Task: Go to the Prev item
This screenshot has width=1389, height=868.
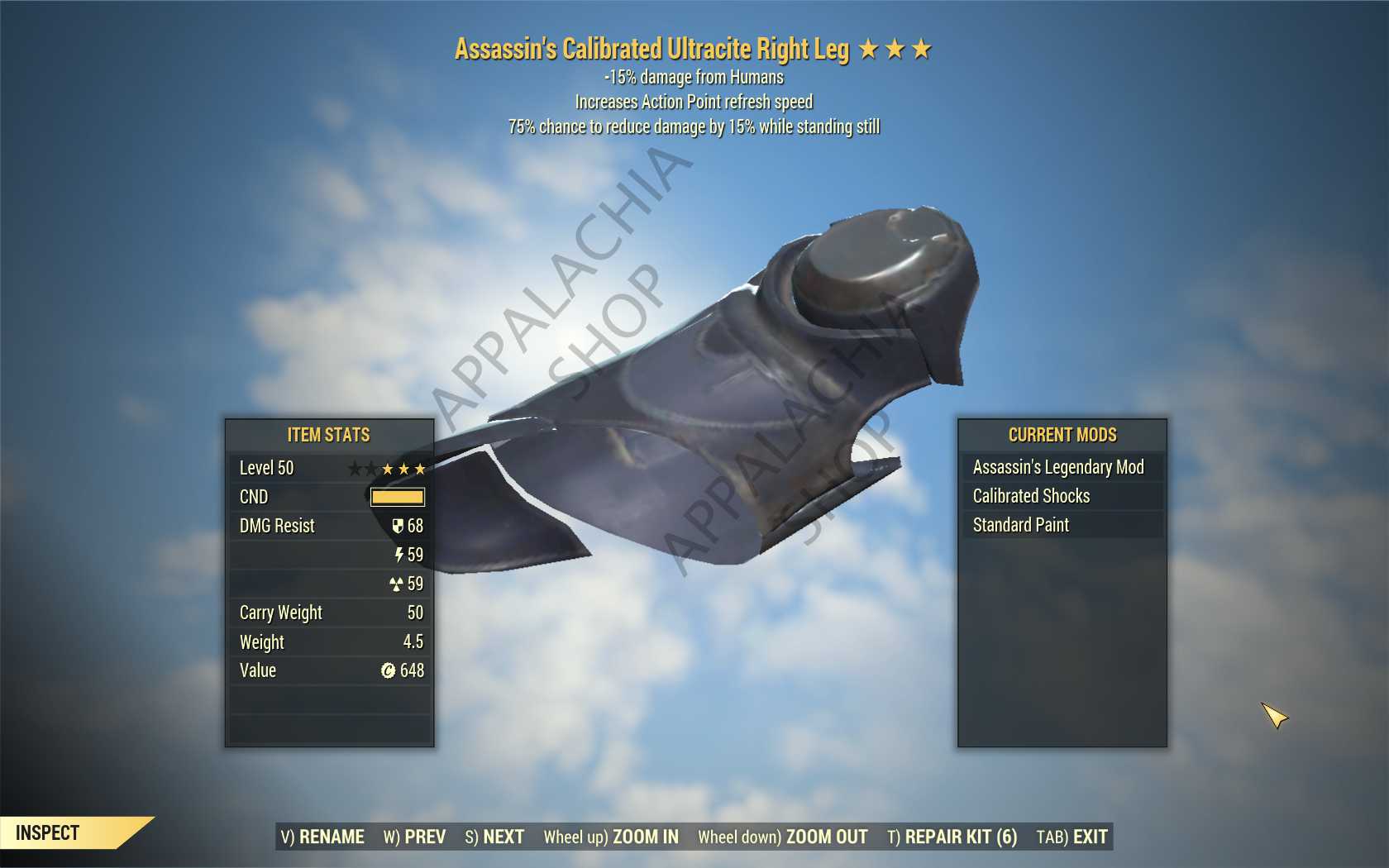Action: pyautogui.click(x=414, y=837)
